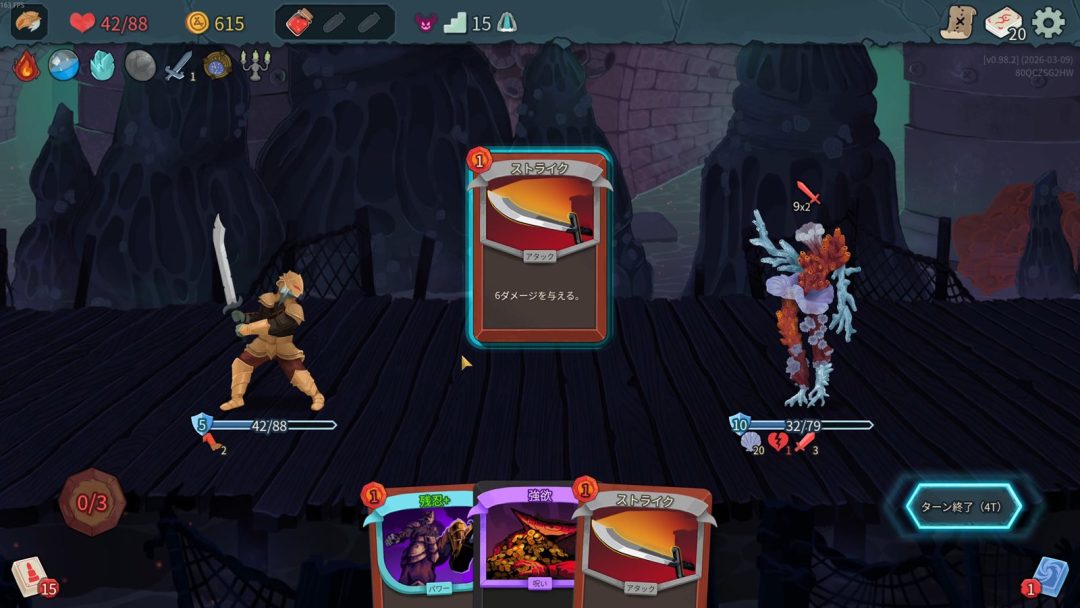Choose the 残忍+ power card in hand

click(420, 545)
